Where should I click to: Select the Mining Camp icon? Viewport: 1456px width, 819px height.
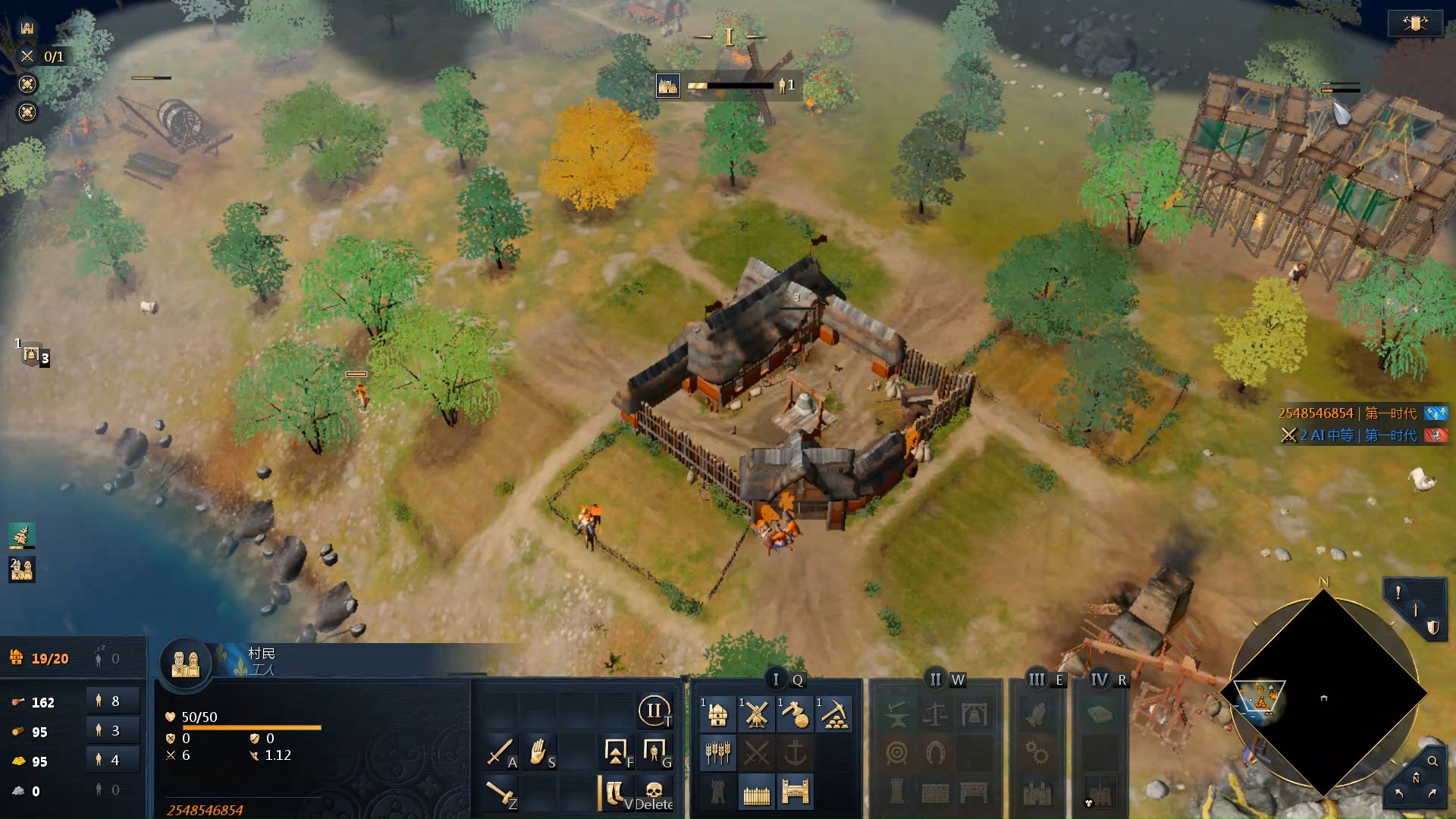click(x=834, y=714)
